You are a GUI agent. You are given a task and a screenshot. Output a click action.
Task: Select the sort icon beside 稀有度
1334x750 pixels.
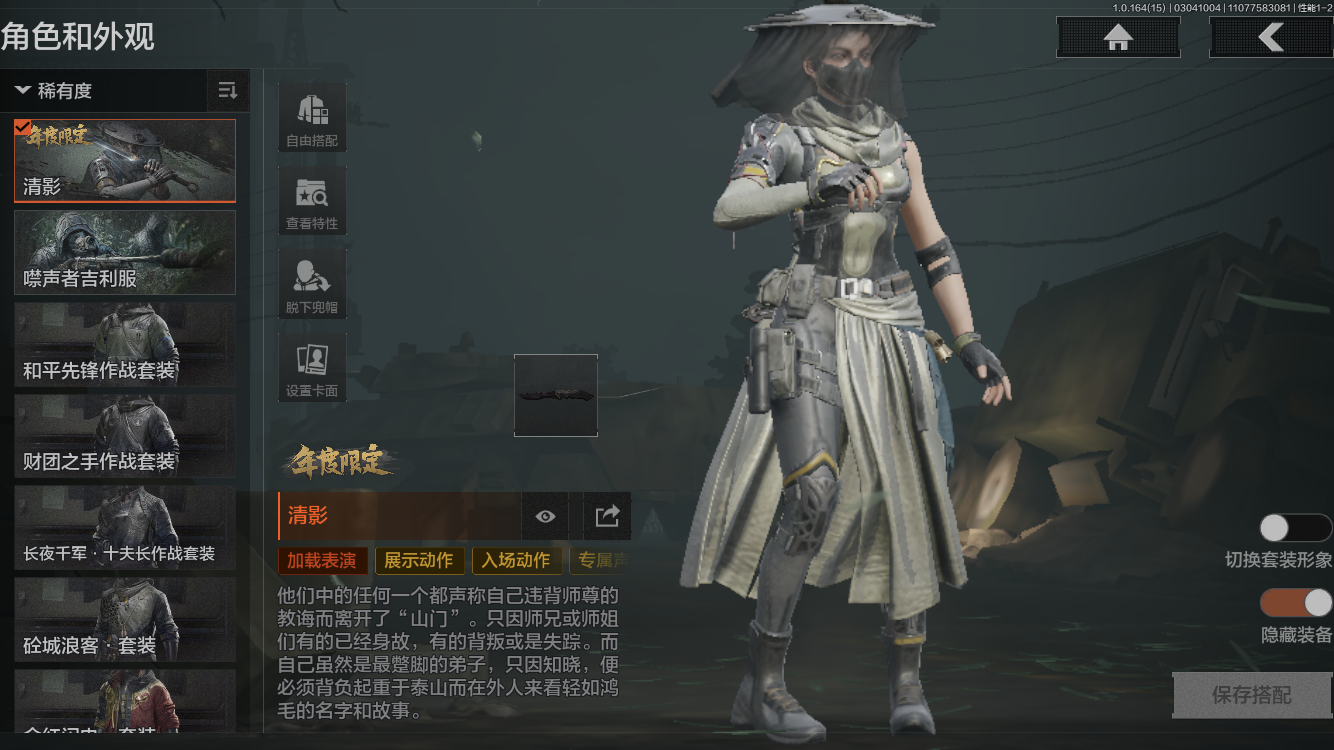coord(227,90)
